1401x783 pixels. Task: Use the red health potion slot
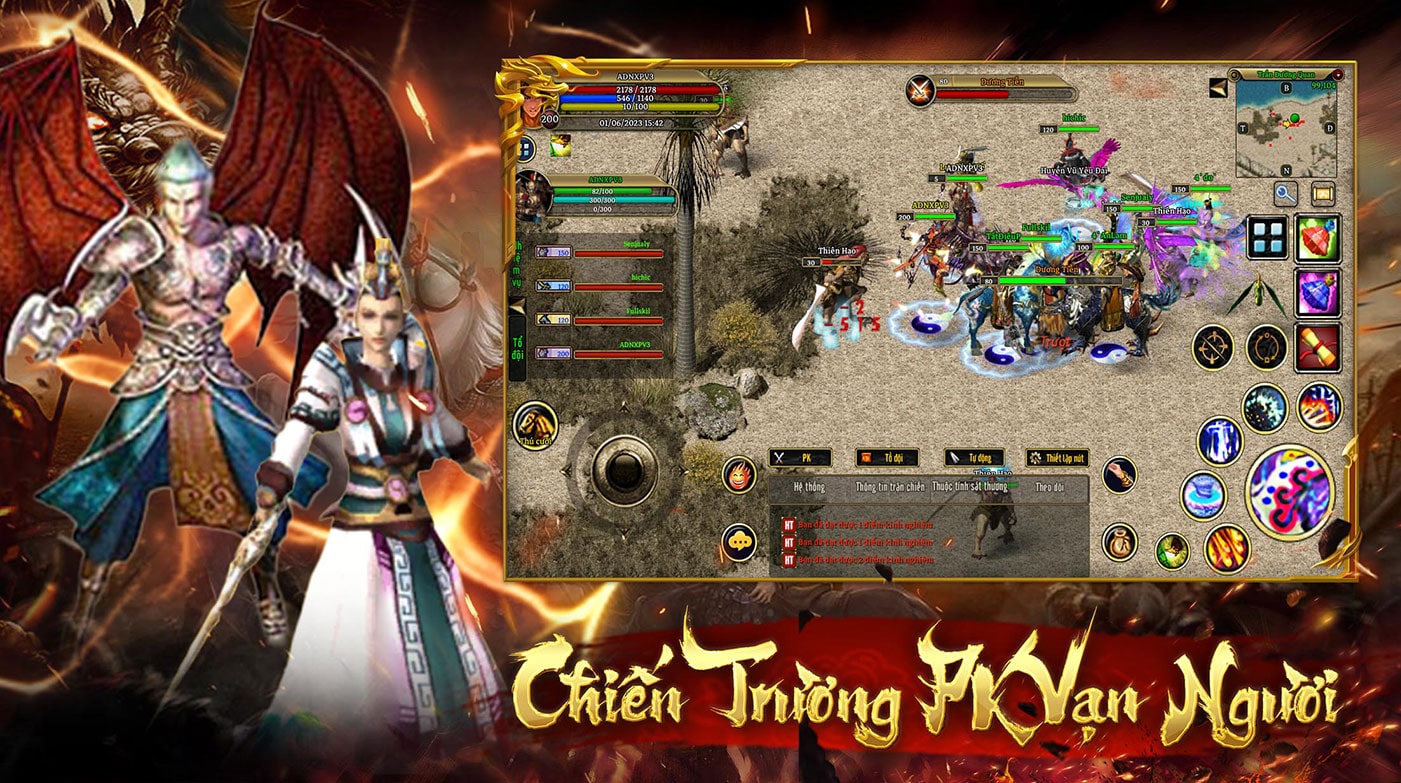point(1318,238)
